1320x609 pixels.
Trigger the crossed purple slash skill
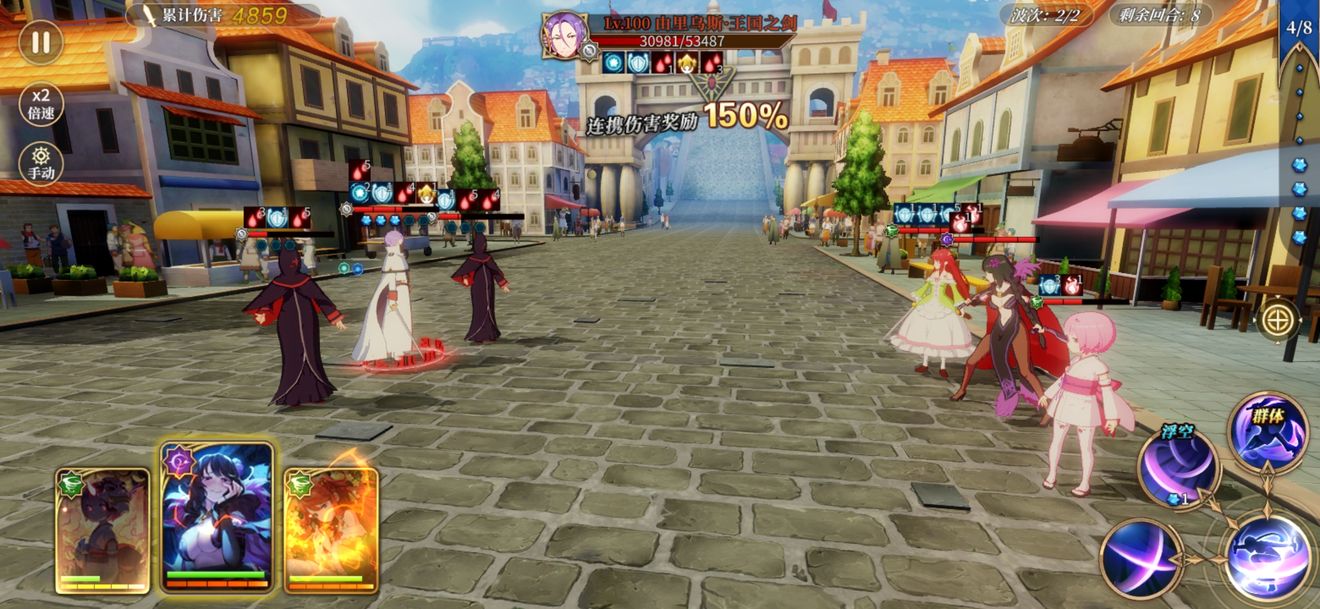[x=1142, y=558]
